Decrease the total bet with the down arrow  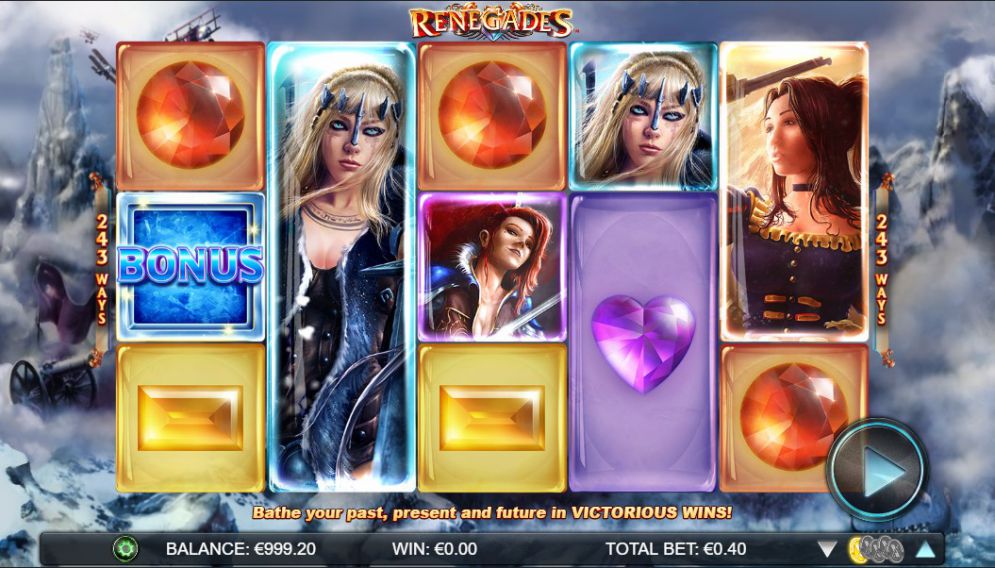coord(827,549)
